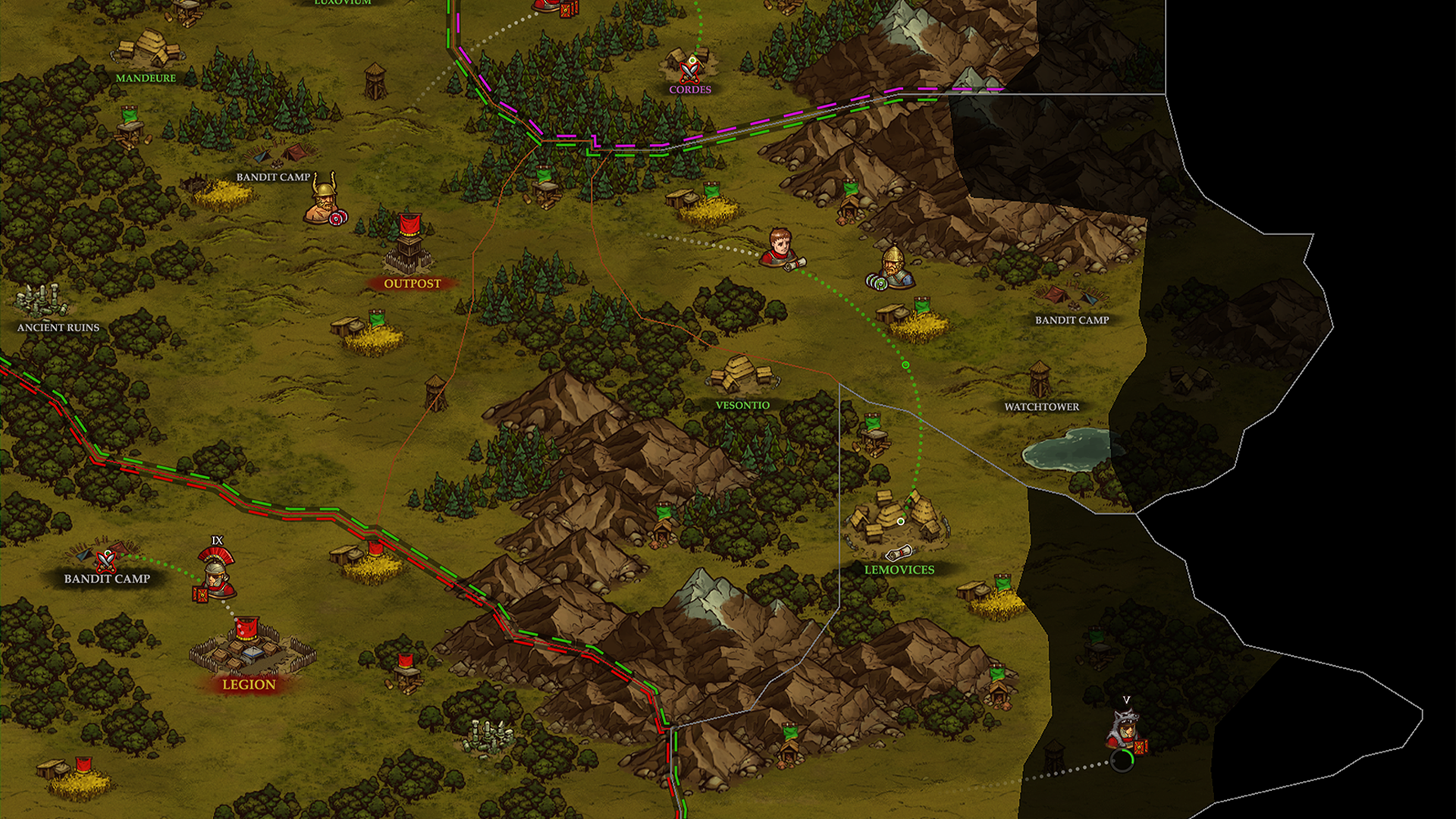The width and height of the screenshot is (1456, 819).
Task: Select the red-haired envoy holding a scroll
Action: click(x=780, y=249)
